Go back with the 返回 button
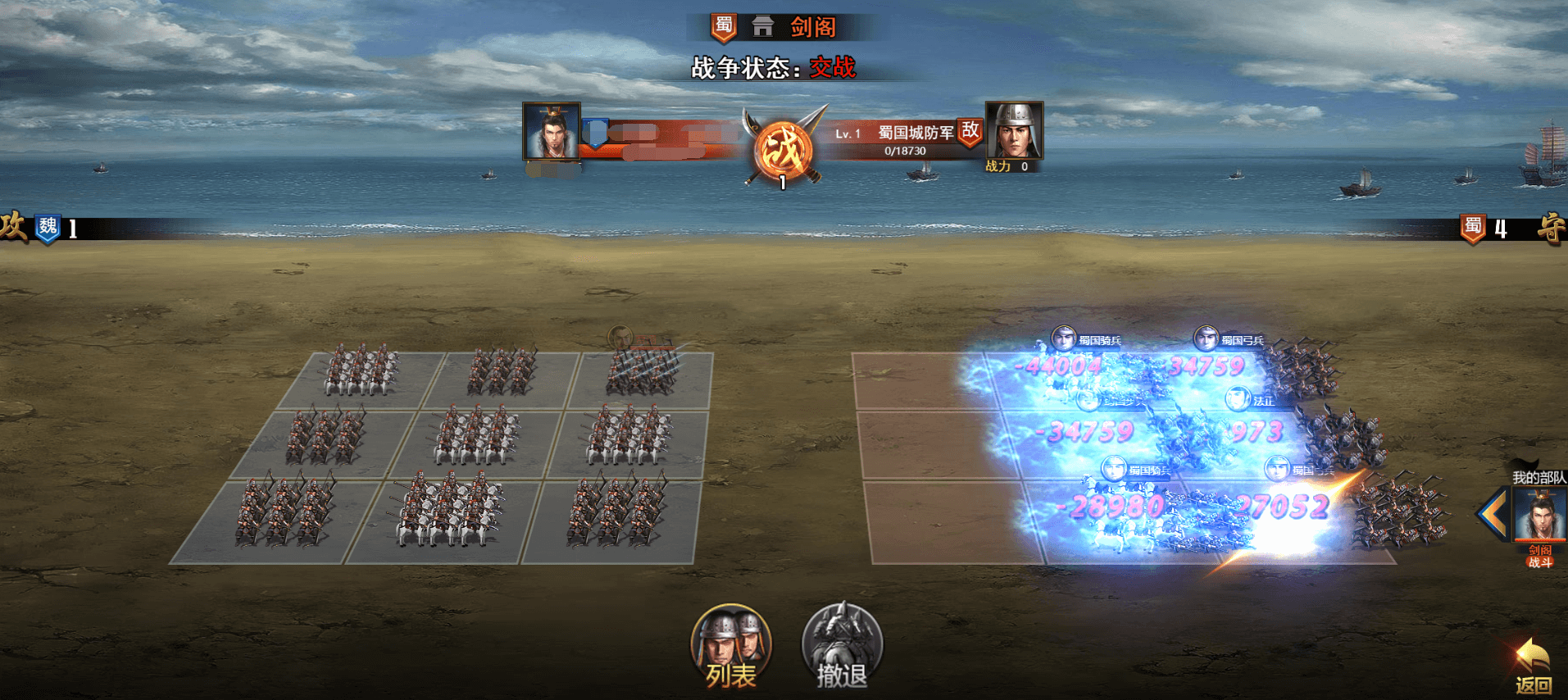 [1532, 667]
